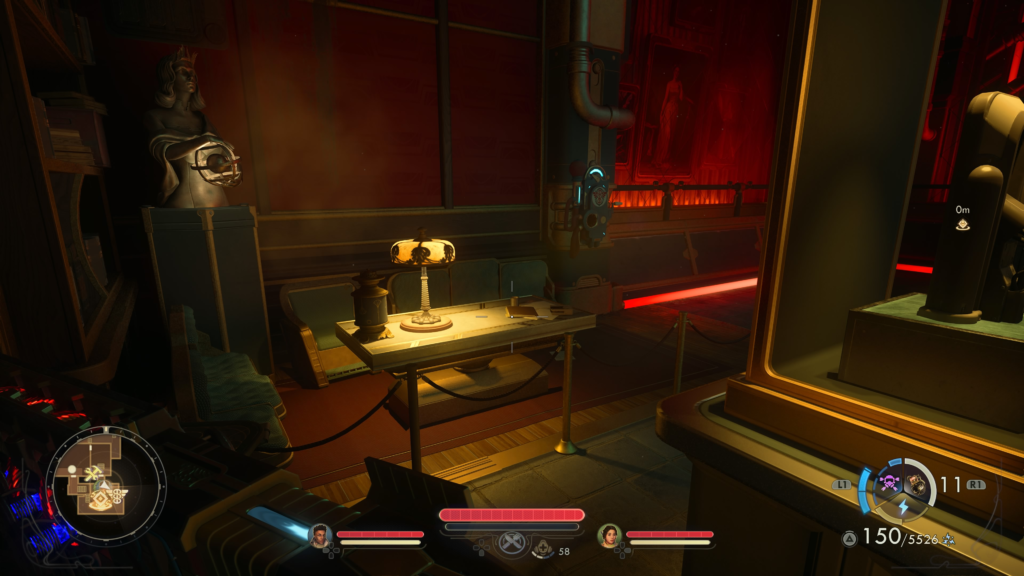Trigger the lightning bolt ability

(x=902, y=507)
